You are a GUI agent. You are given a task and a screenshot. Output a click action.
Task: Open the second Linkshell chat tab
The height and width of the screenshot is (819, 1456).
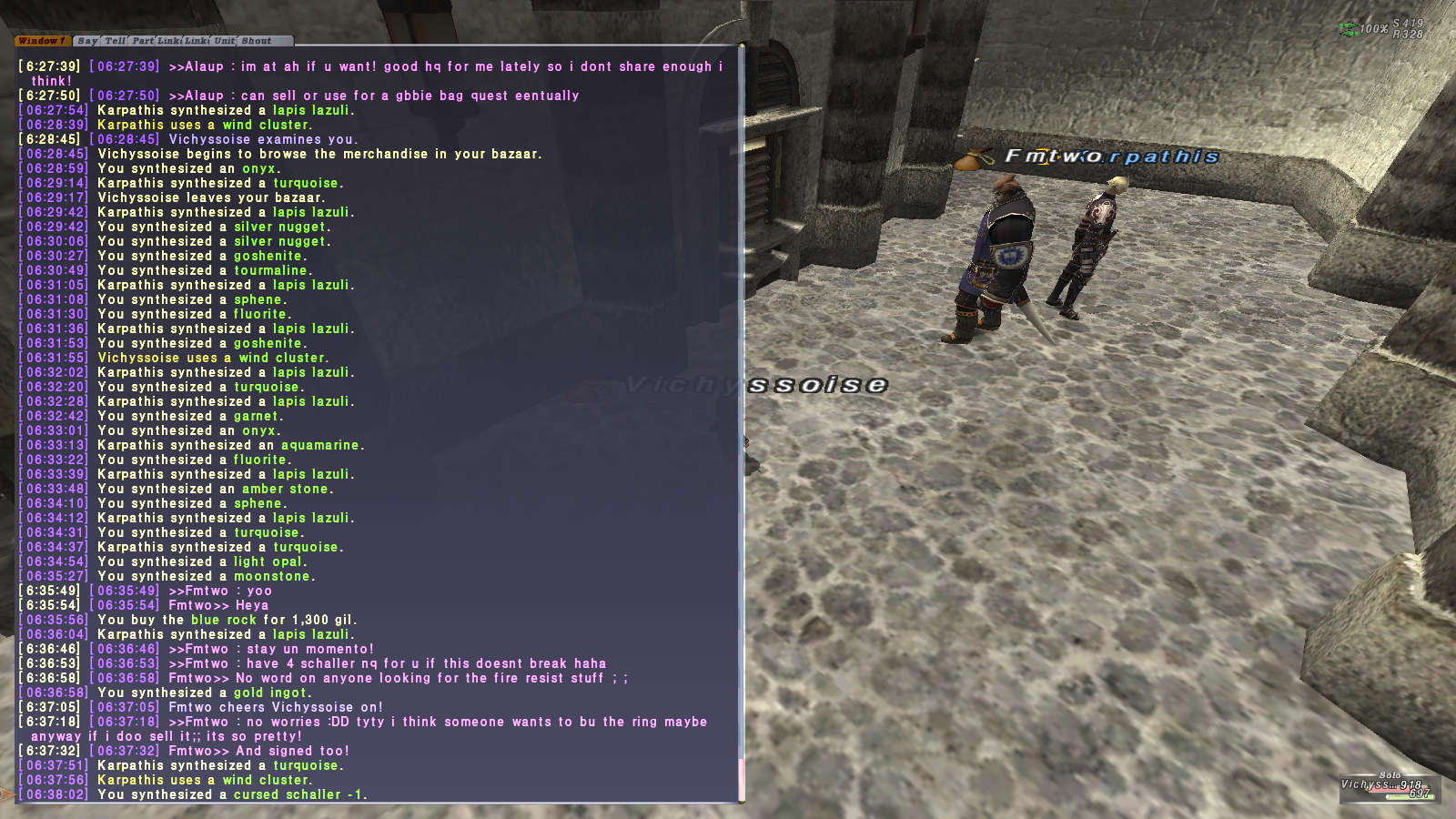click(x=197, y=41)
